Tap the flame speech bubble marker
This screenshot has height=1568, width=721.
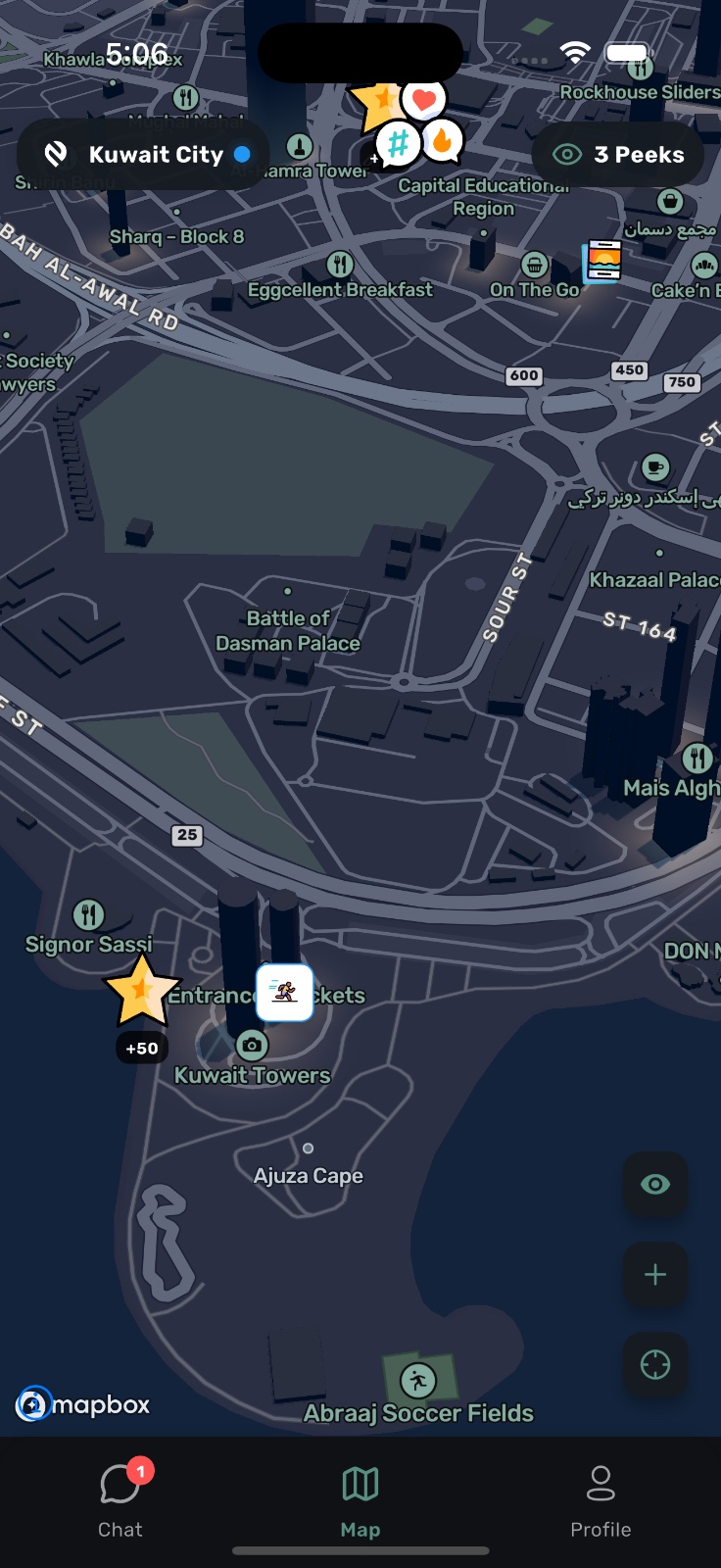pos(443,141)
